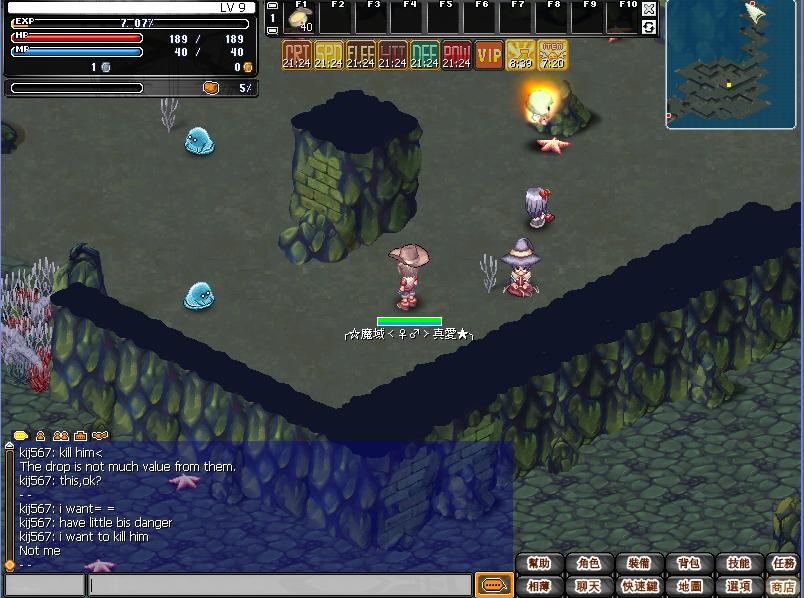This screenshot has width=804, height=598.
Task: Open the 聊天 chat window
Action: (x=589, y=586)
